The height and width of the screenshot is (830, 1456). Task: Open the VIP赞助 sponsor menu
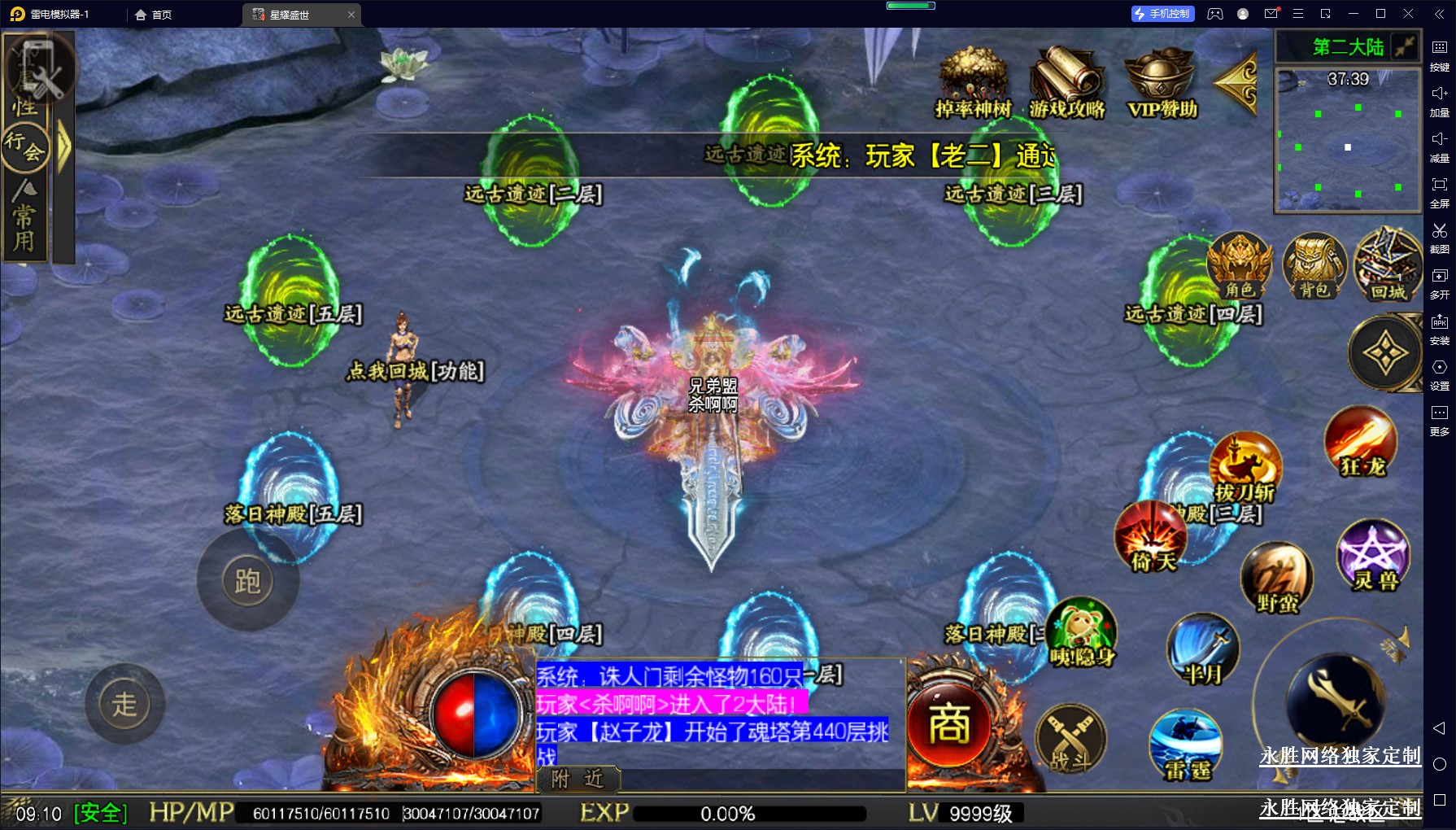[x=1161, y=81]
